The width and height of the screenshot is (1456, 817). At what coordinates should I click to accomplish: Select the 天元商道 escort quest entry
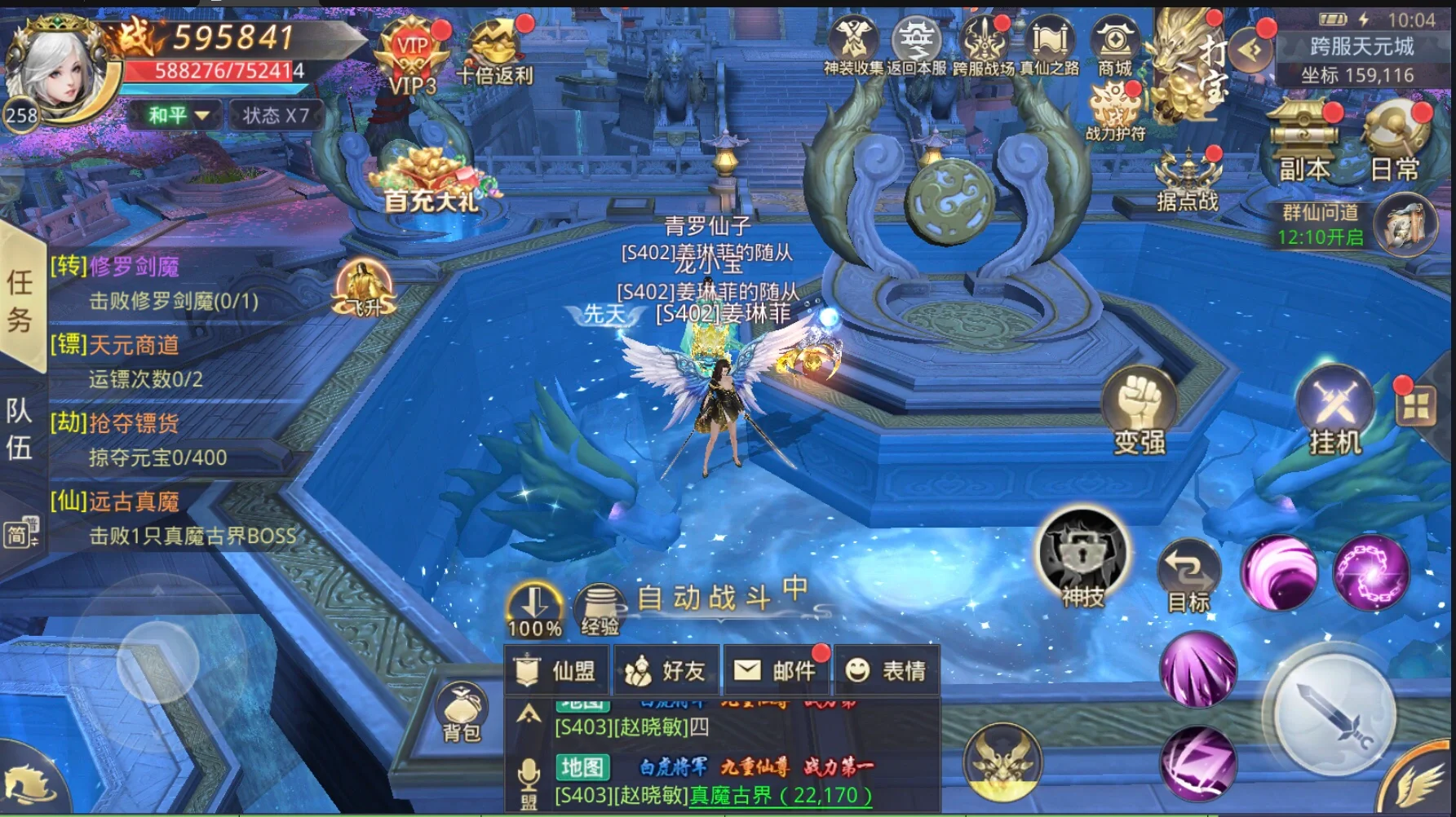coord(134,346)
